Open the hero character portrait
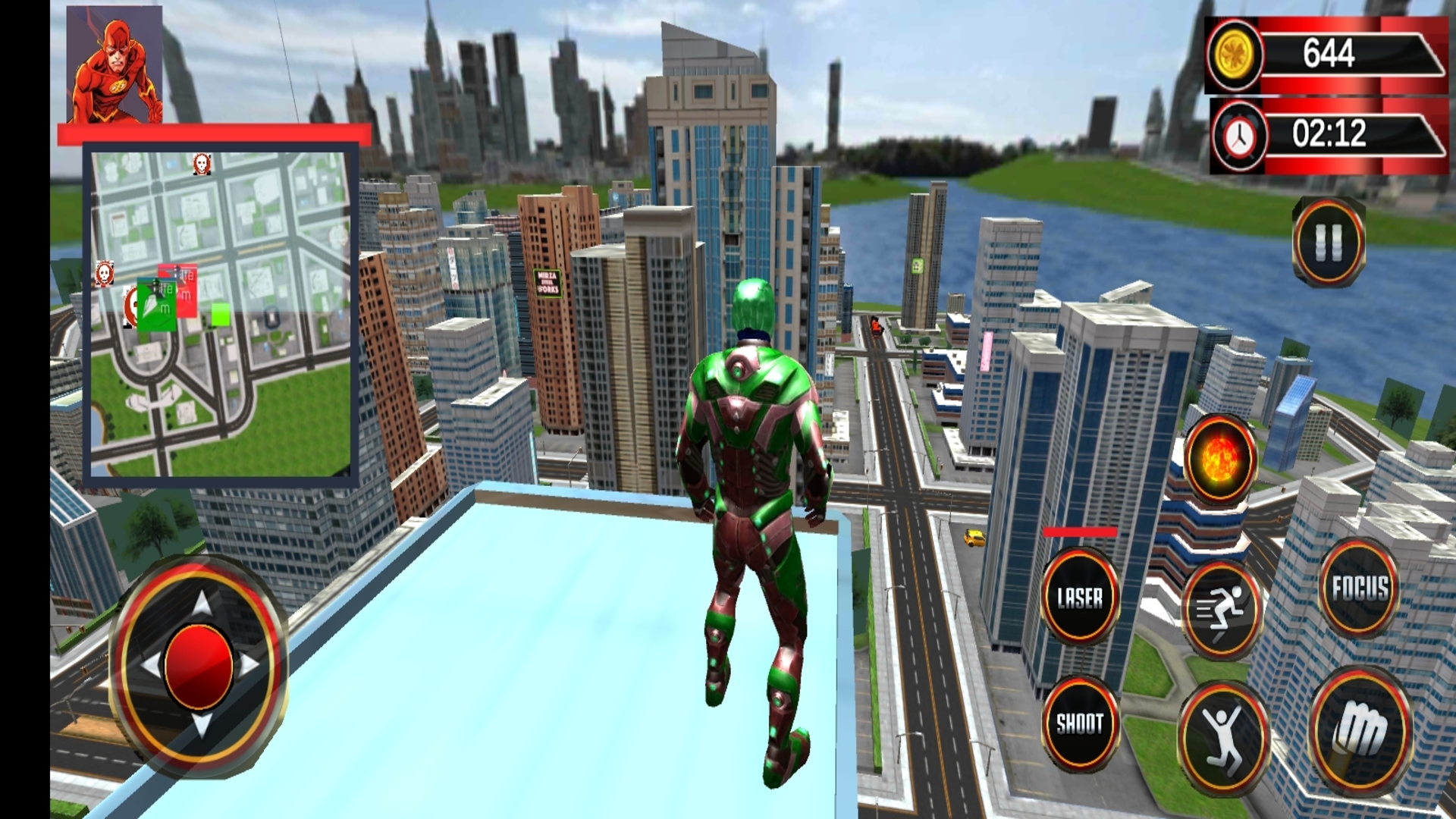This screenshot has width=1456, height=819. tap(114, 64)
